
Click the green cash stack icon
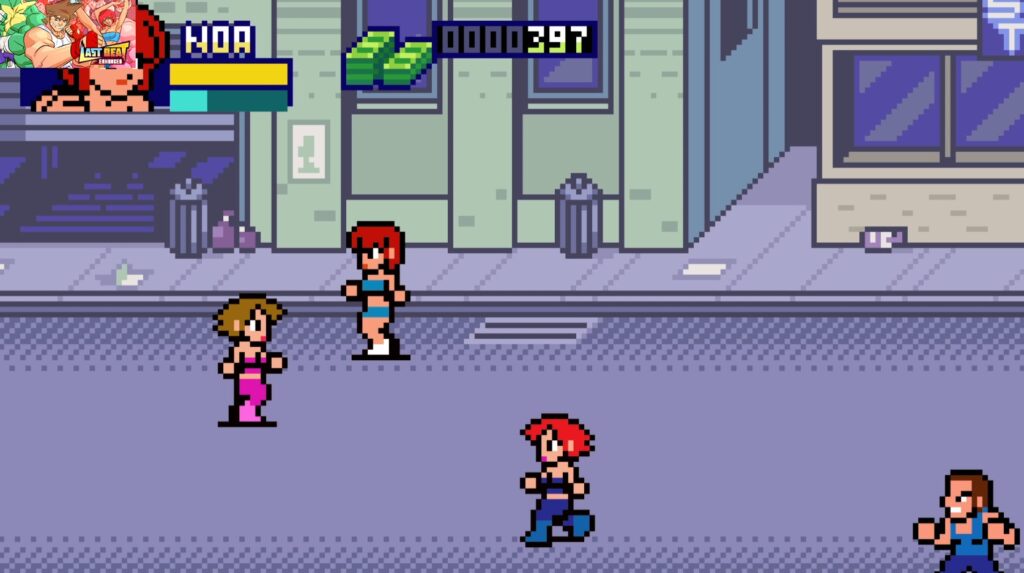click(x=386, y=57)
